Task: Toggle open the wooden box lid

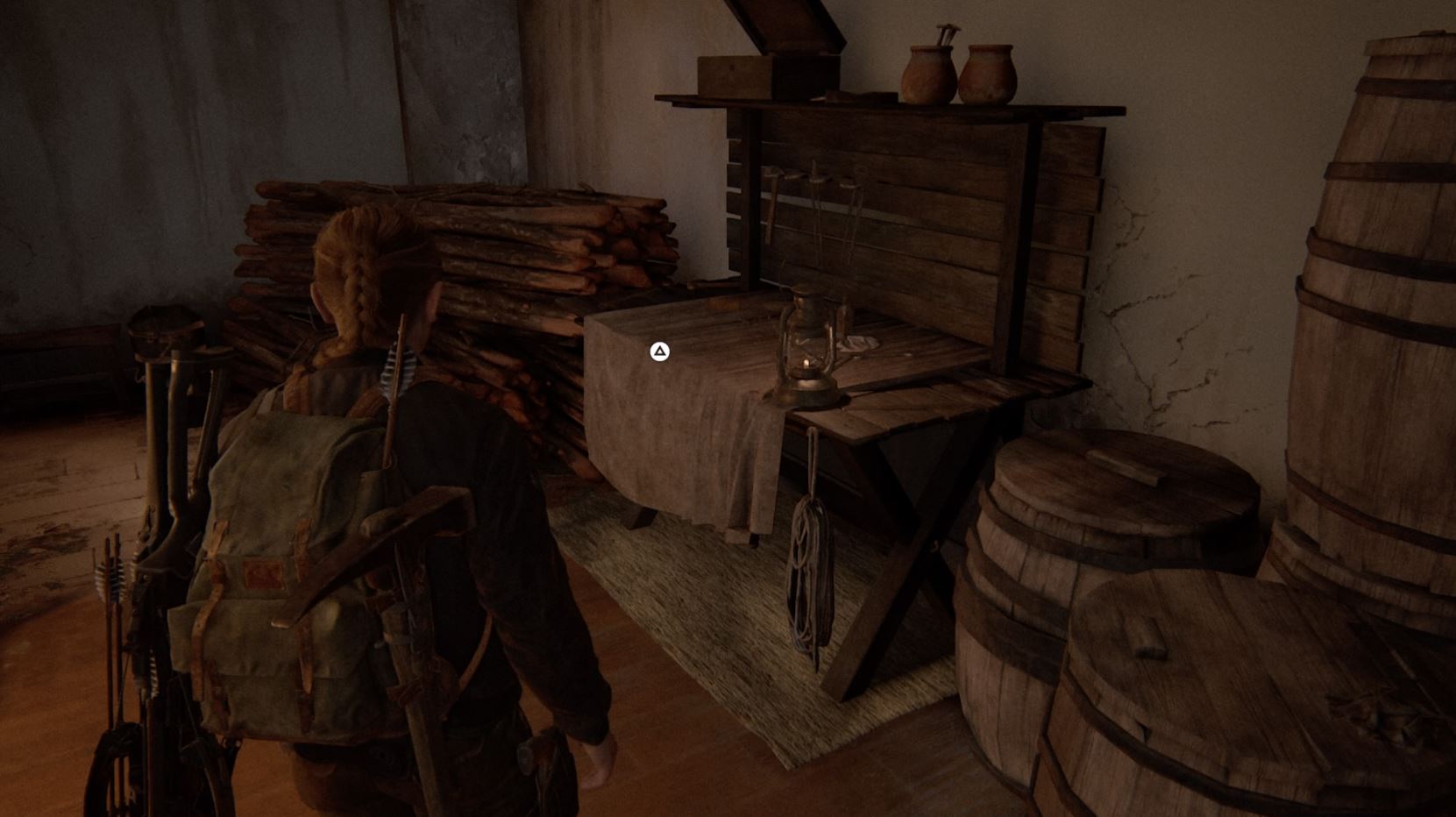Action: [735, 63]
